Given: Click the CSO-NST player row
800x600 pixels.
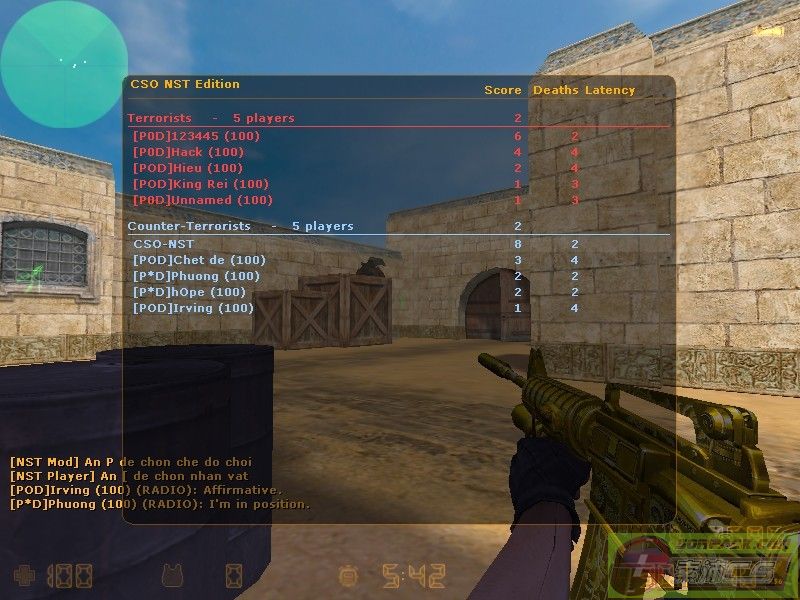Looking at the screenshot, I should 162,243.
